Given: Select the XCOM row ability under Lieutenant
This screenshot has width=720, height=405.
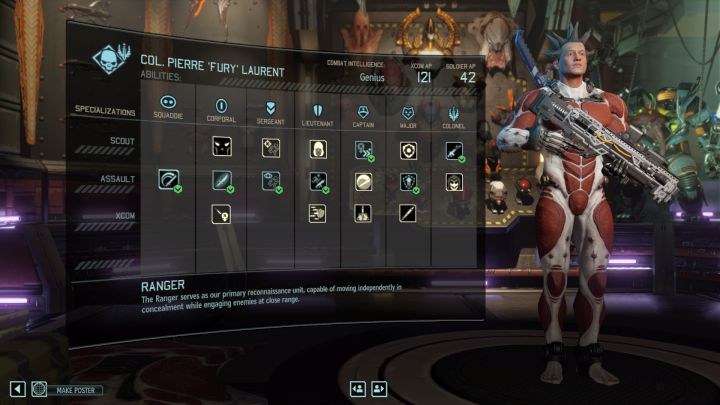Looking at the screenshot, I should point(316,212).
